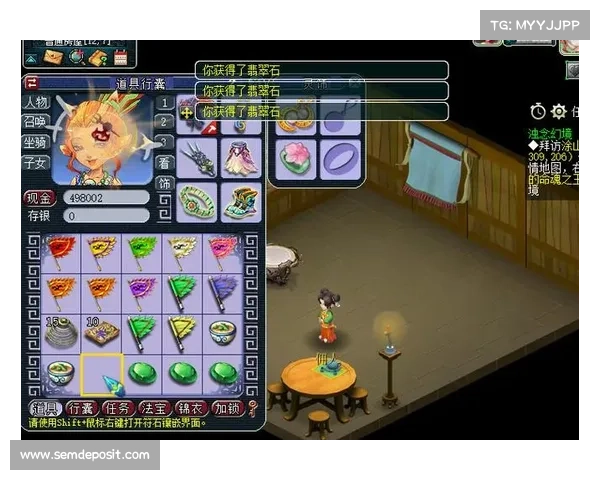Select the purple ring accessory slot

coord(339,157)
